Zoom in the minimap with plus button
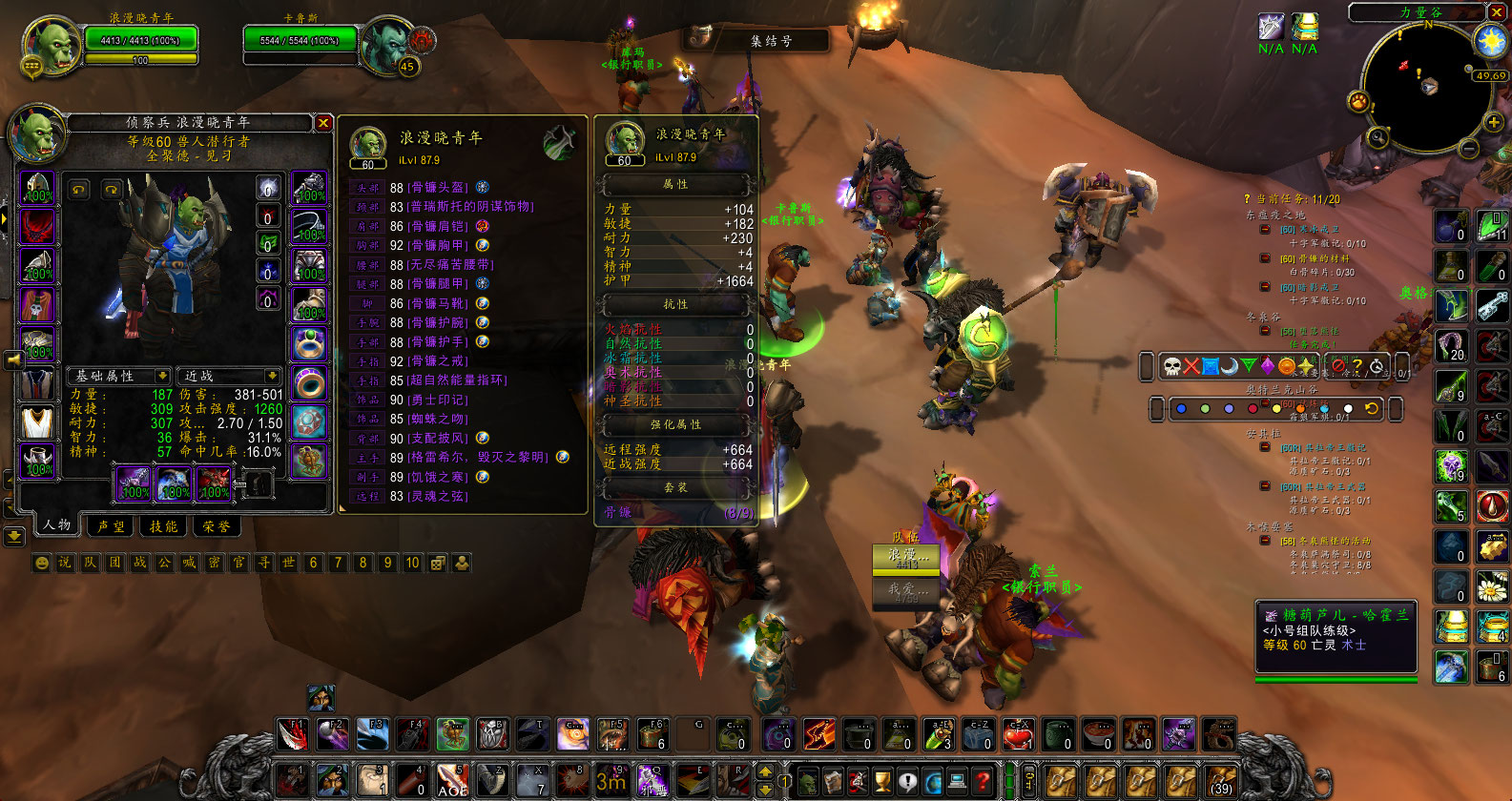This screenshot has width=1512, height=801. pos(1493,121)
